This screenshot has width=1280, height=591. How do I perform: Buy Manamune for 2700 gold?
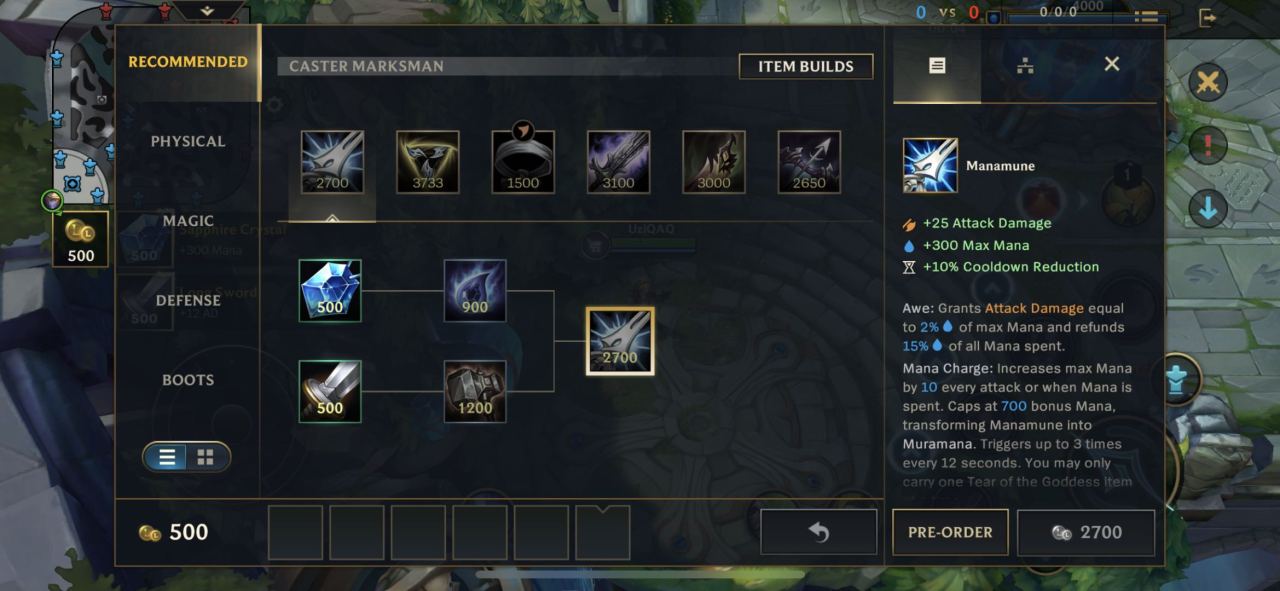pos(1086,532)
